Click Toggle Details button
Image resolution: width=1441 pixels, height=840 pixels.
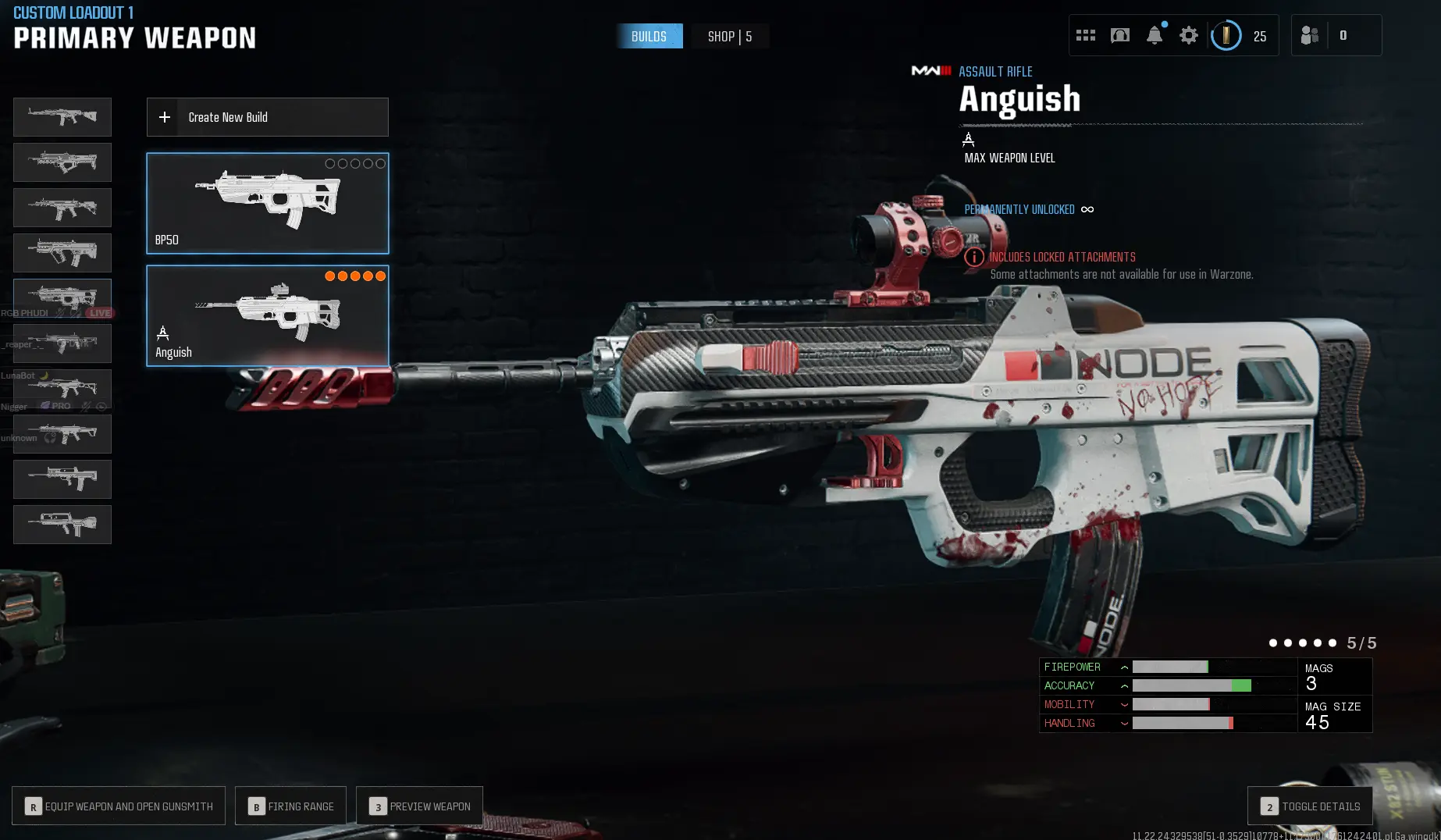(1310, 806)
